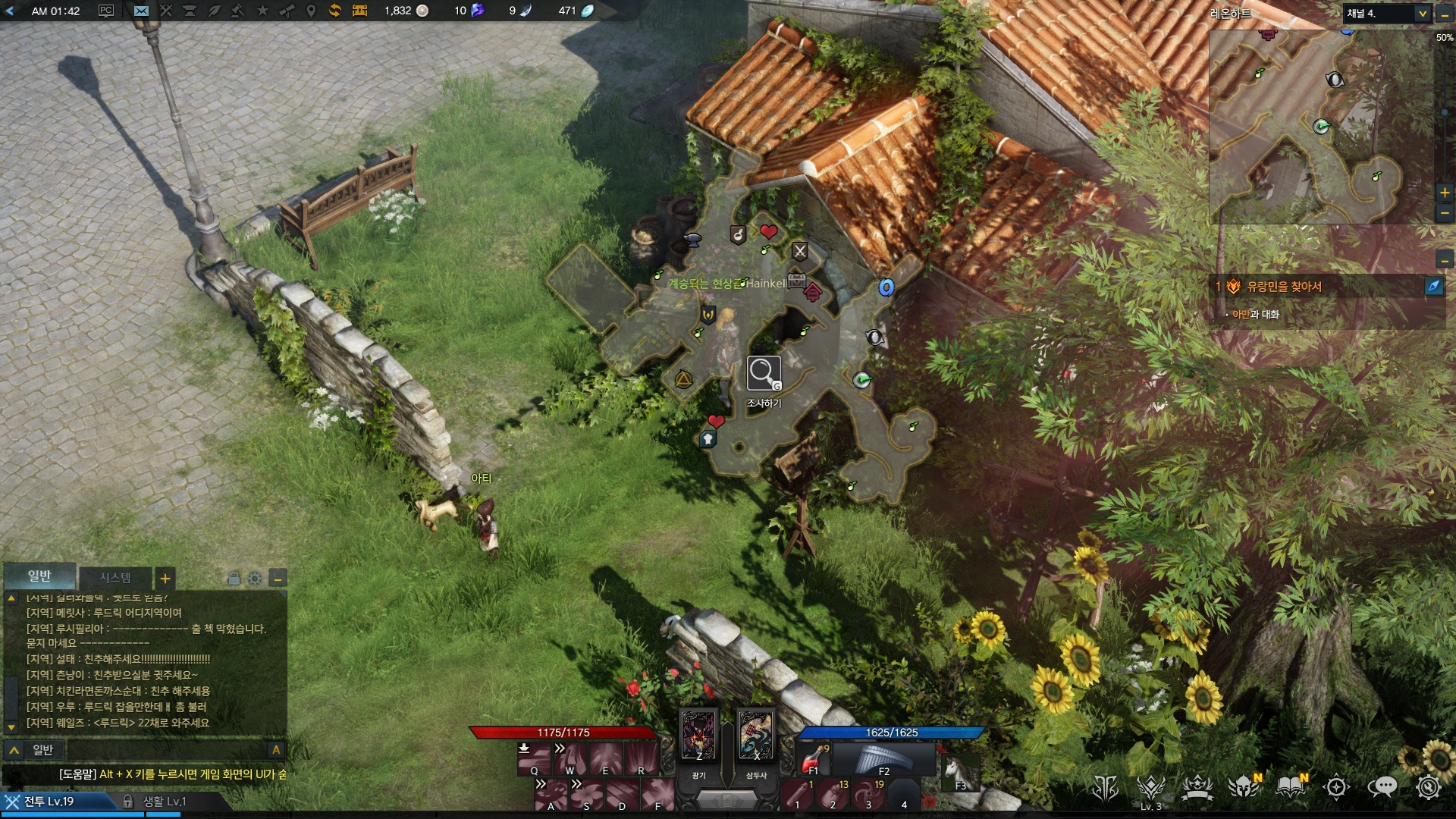
Task: Open the community speech bubble menu
Action: point(1382,787)
